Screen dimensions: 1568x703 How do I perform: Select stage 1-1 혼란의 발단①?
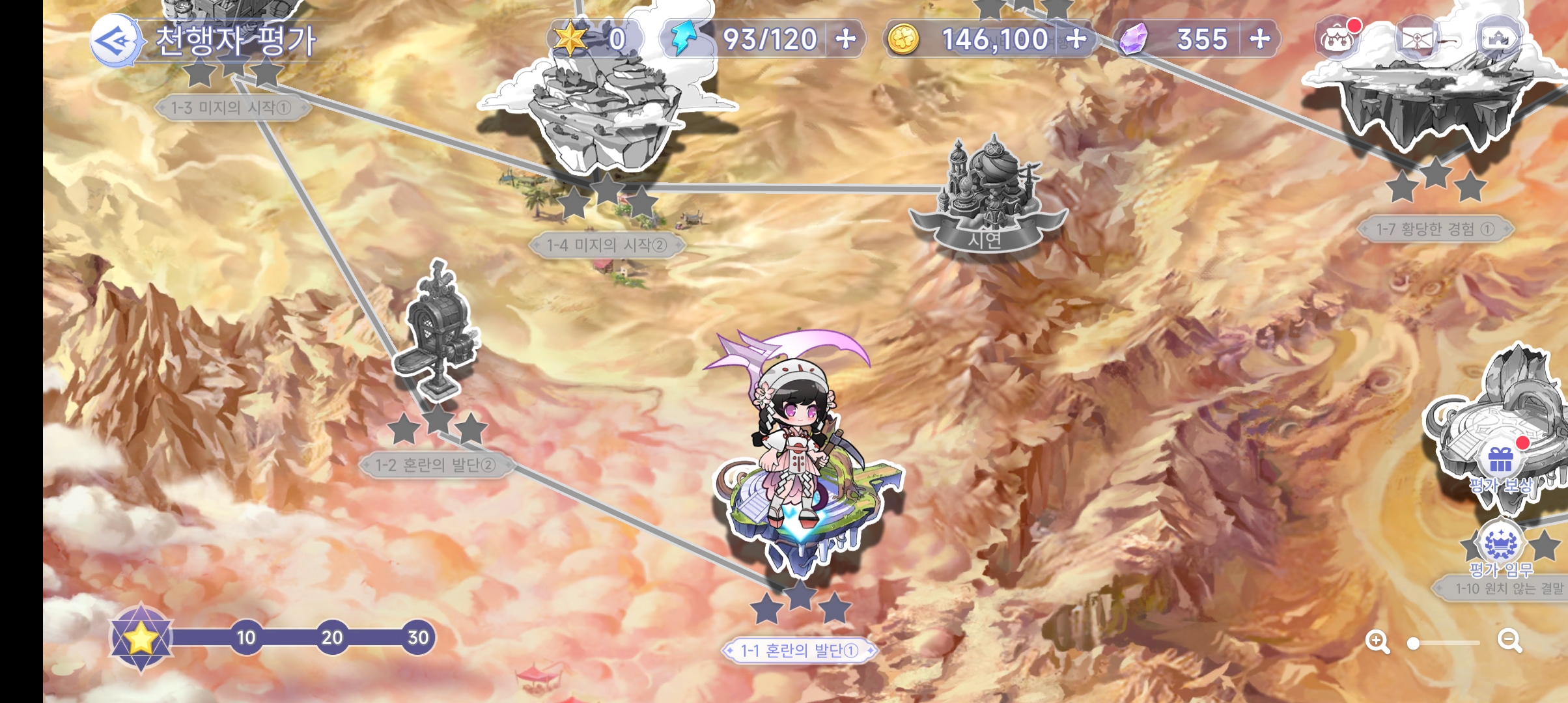coord(799,650)
